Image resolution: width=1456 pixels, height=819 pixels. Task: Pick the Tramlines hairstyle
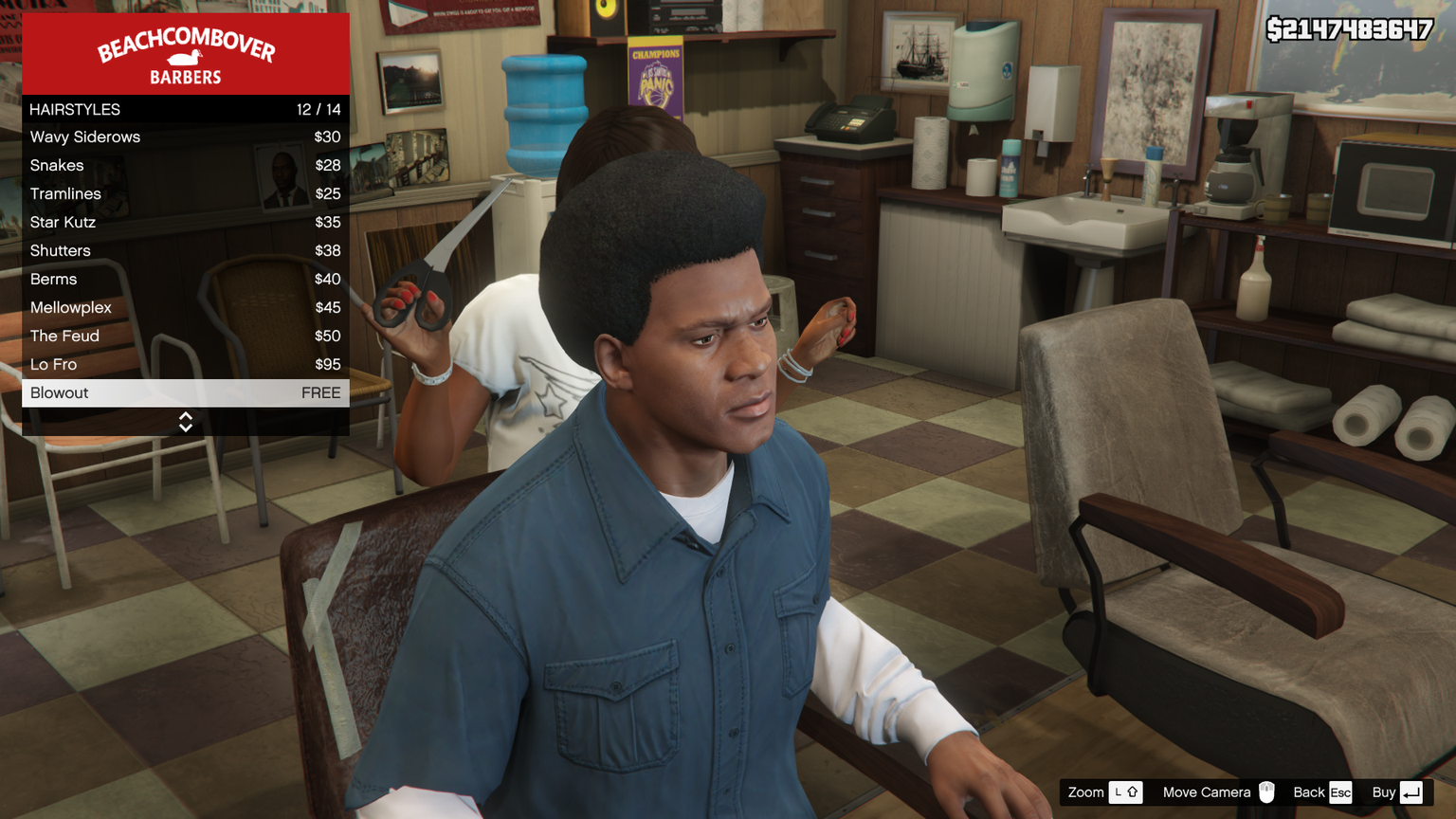185,194
